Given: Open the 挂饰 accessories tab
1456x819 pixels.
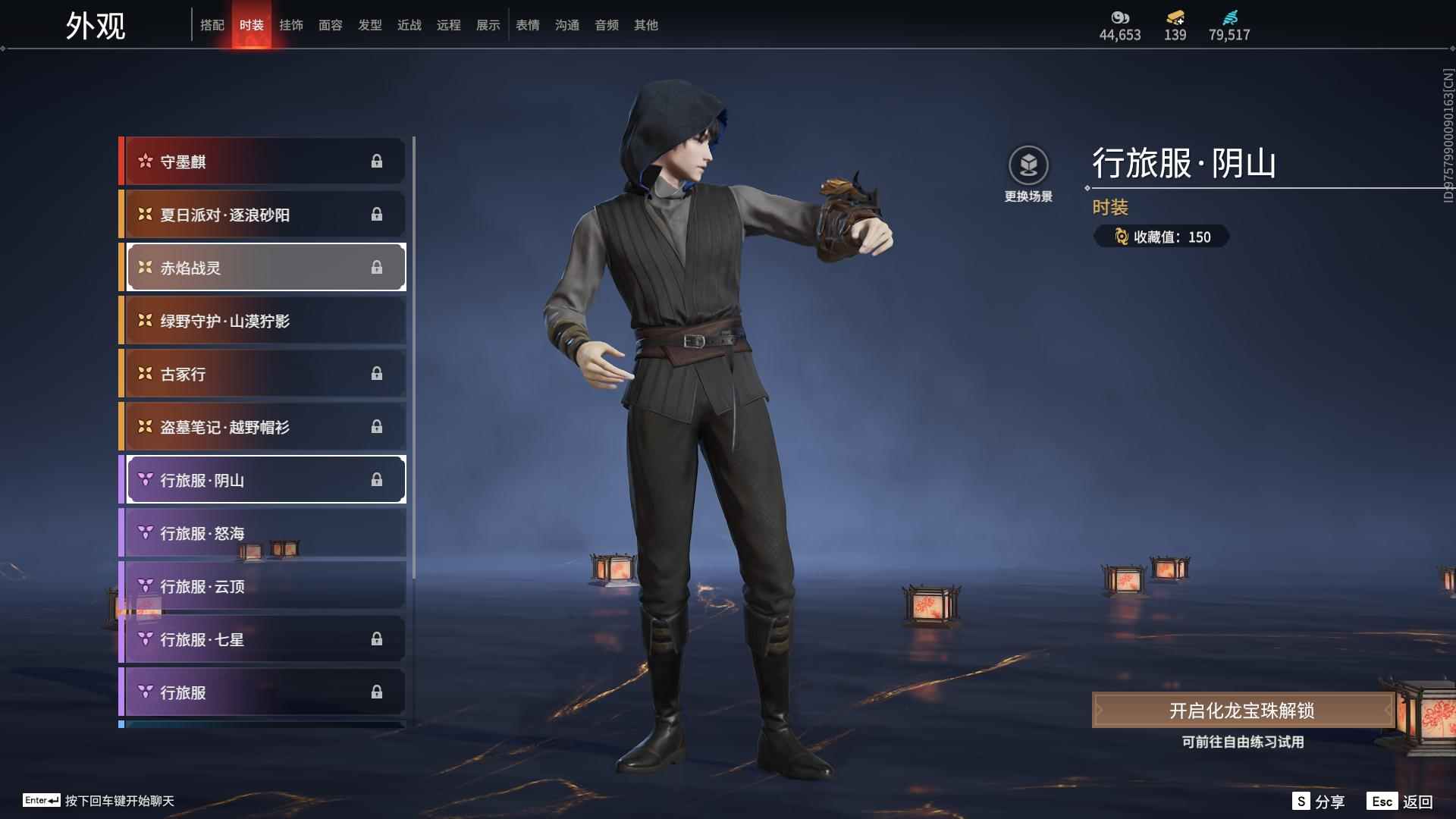Looking at the screenshot, I should 291,25.
